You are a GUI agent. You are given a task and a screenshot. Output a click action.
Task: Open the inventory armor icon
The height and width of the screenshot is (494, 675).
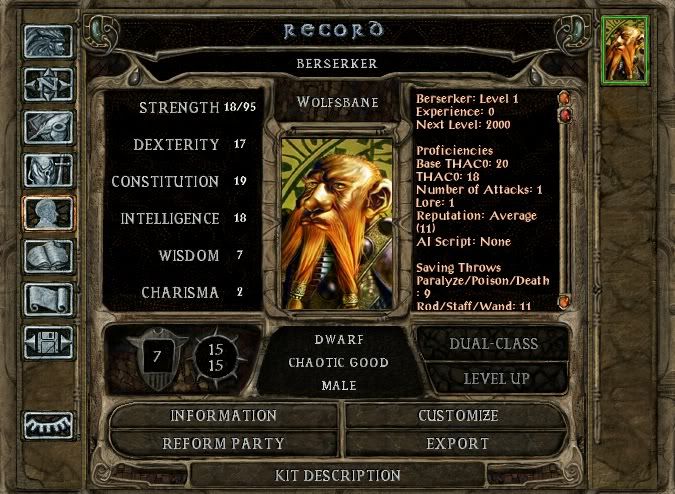click(48, 171)
